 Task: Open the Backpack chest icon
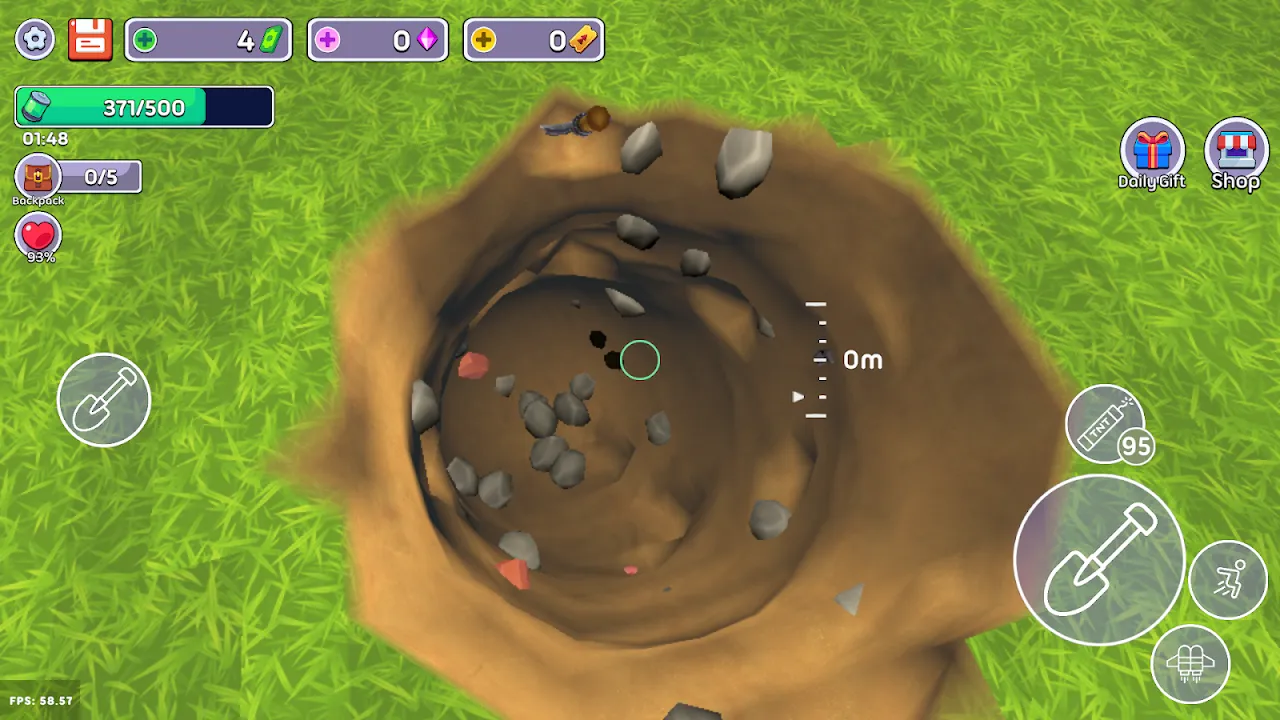coord(38,178)
